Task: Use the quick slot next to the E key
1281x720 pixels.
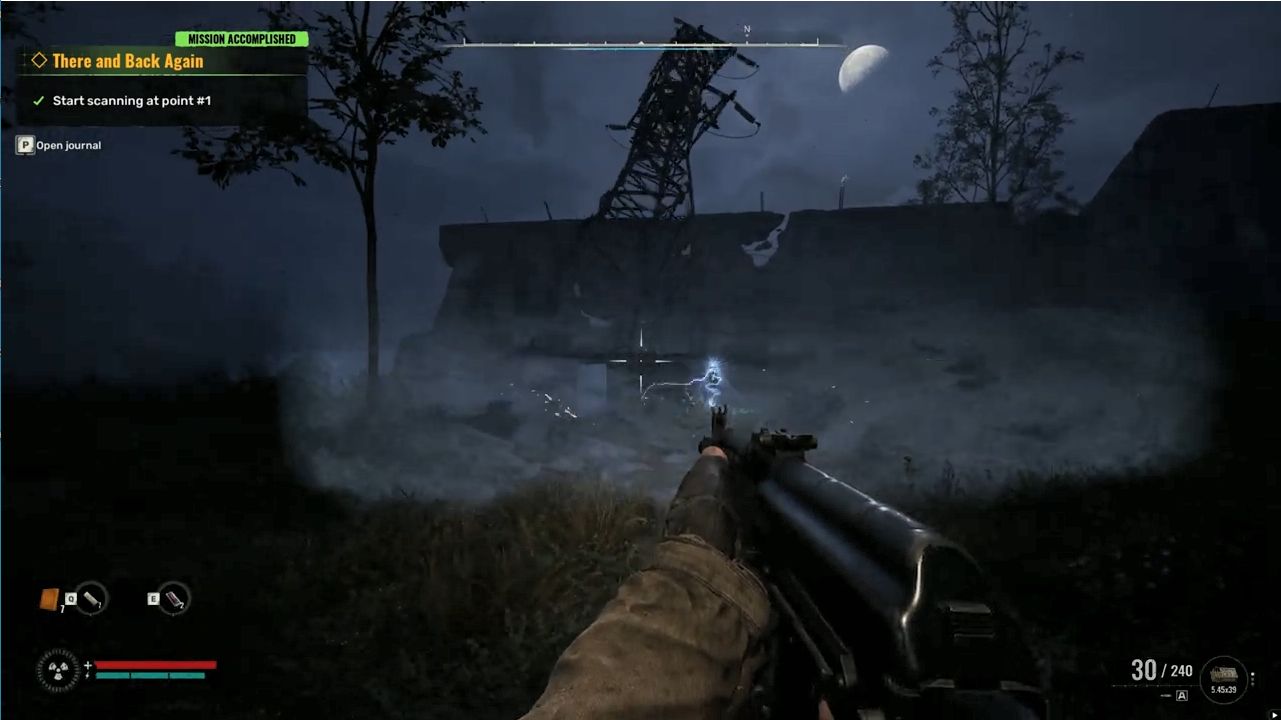Action: point(174,598)
